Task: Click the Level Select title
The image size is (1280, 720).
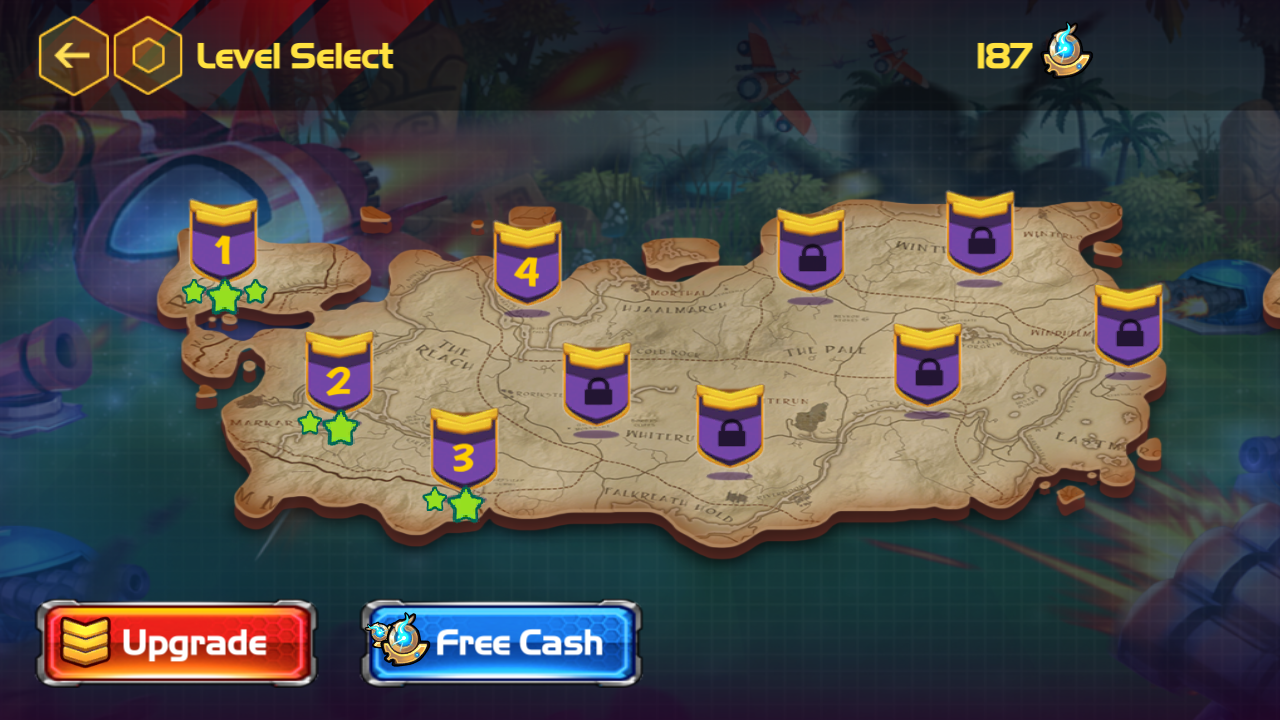Action: coord(295,56)
